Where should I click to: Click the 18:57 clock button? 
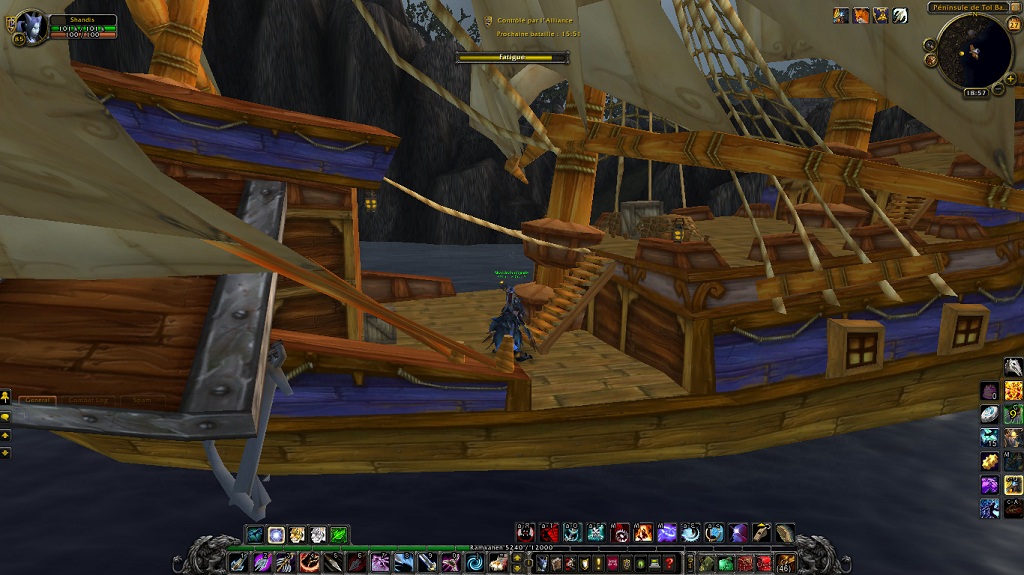tap(975, 92)
